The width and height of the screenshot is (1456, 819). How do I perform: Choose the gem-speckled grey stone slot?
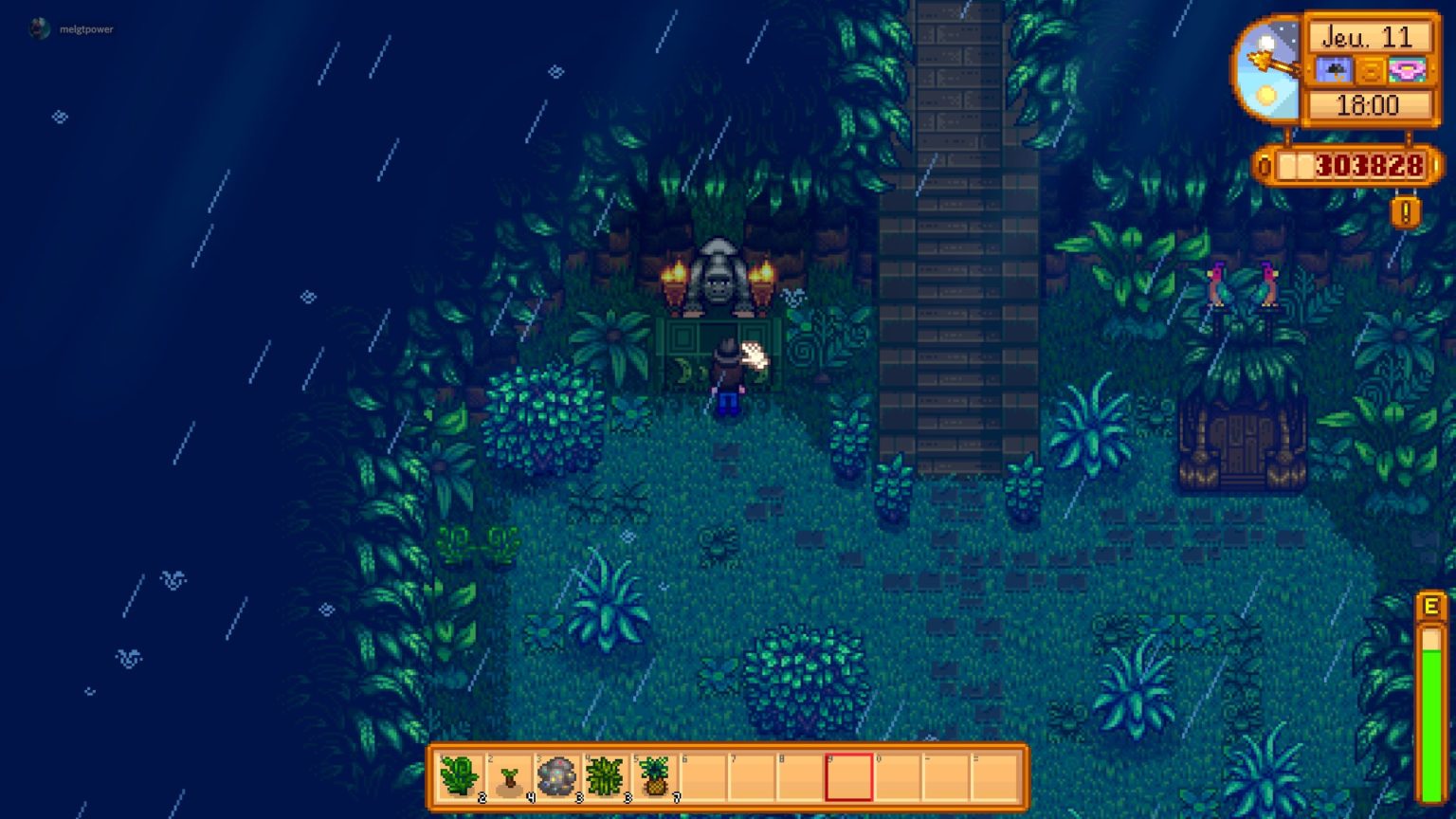[x=557, y=777]
